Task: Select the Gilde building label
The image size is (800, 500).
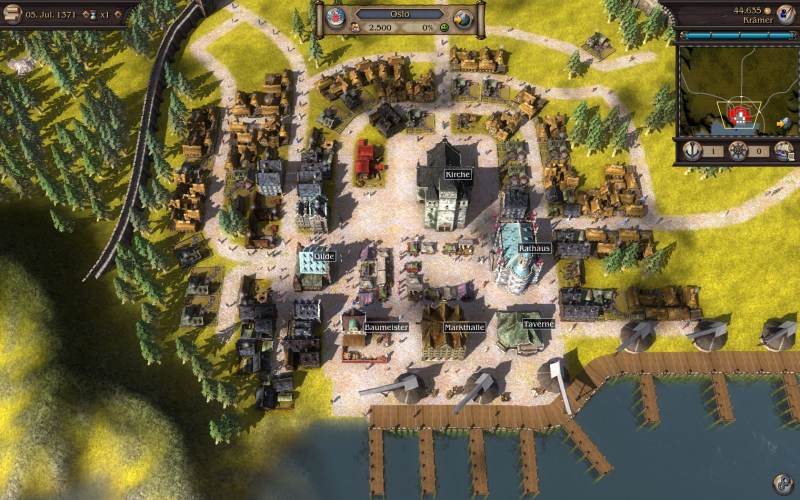Action: point(323,257)
